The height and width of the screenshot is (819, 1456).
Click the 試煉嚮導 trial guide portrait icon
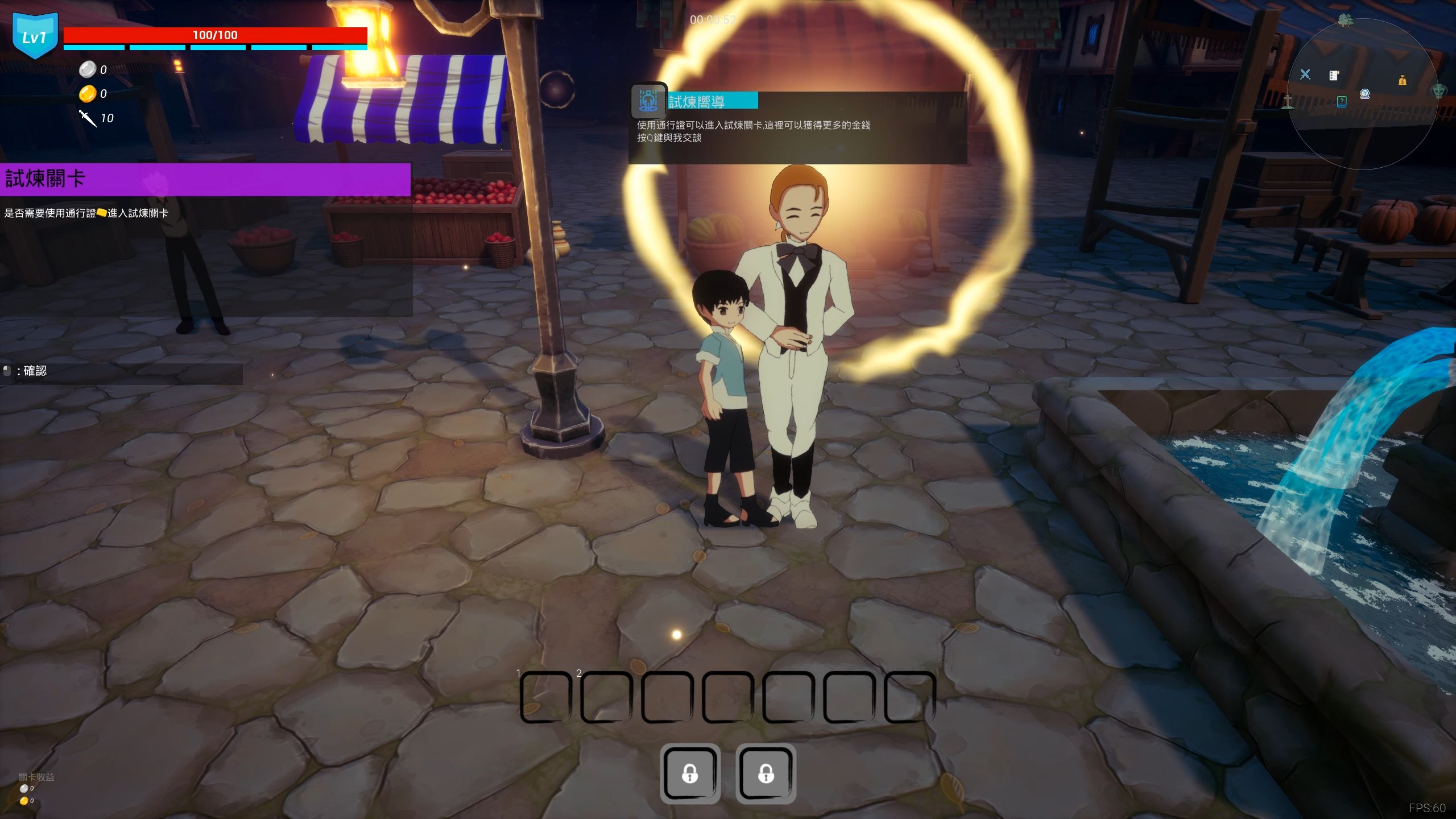[648, 101]
